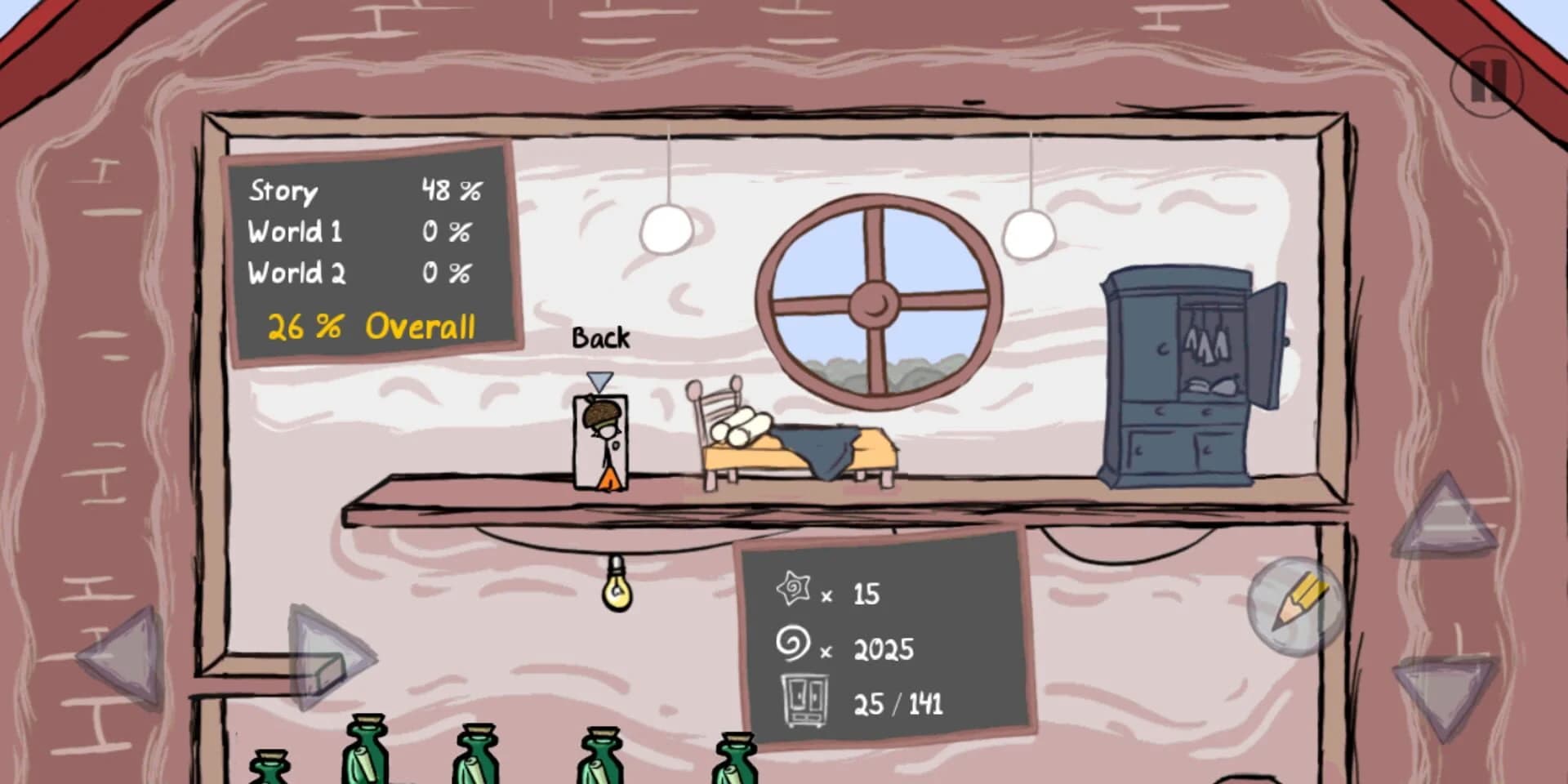Image resolution: width=1568 pixels, height=784 pixels.
Task: Select "Story" on the chalkboard
Action: click(x=282, y=192)
